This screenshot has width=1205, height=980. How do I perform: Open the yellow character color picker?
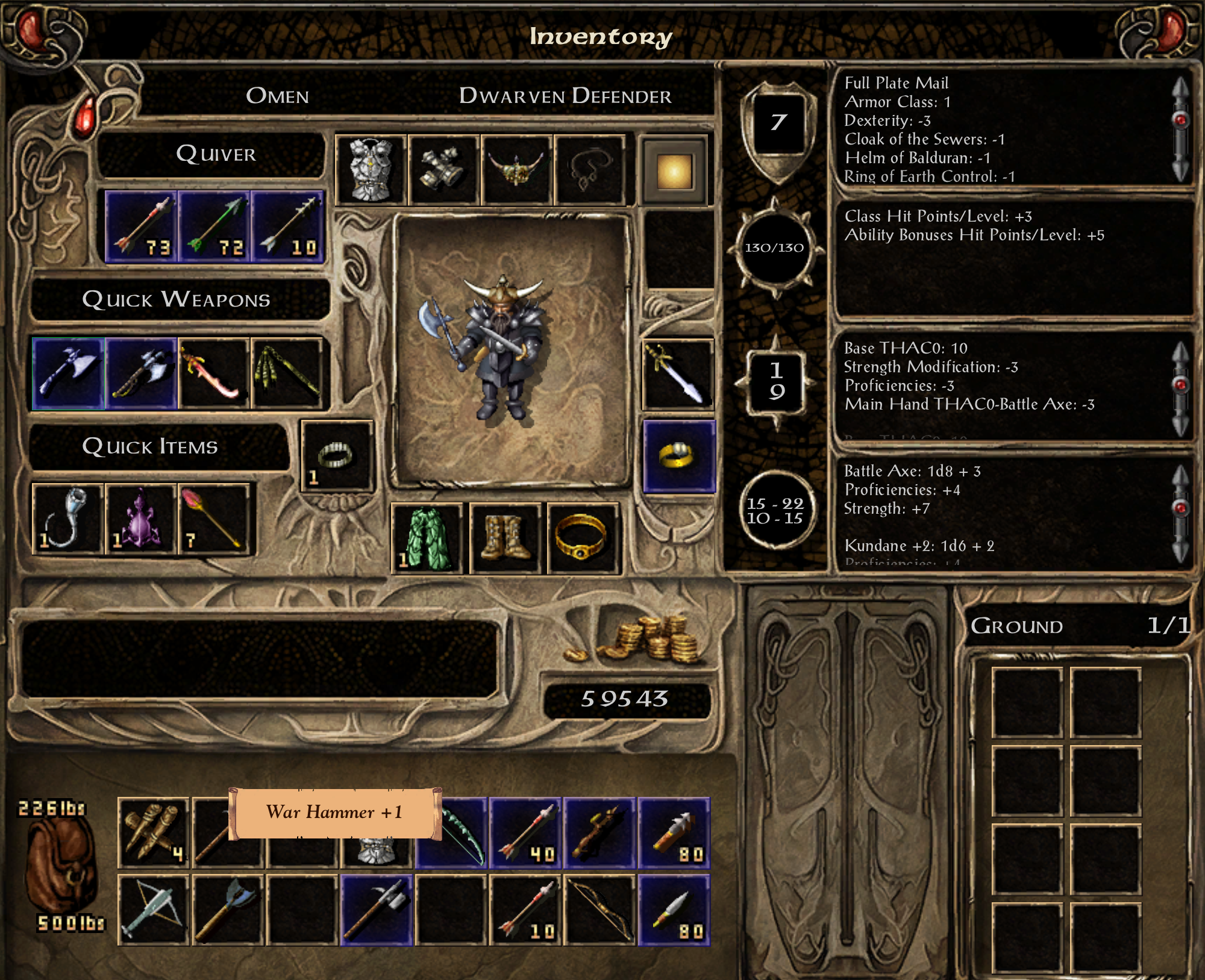click(674, 172)
